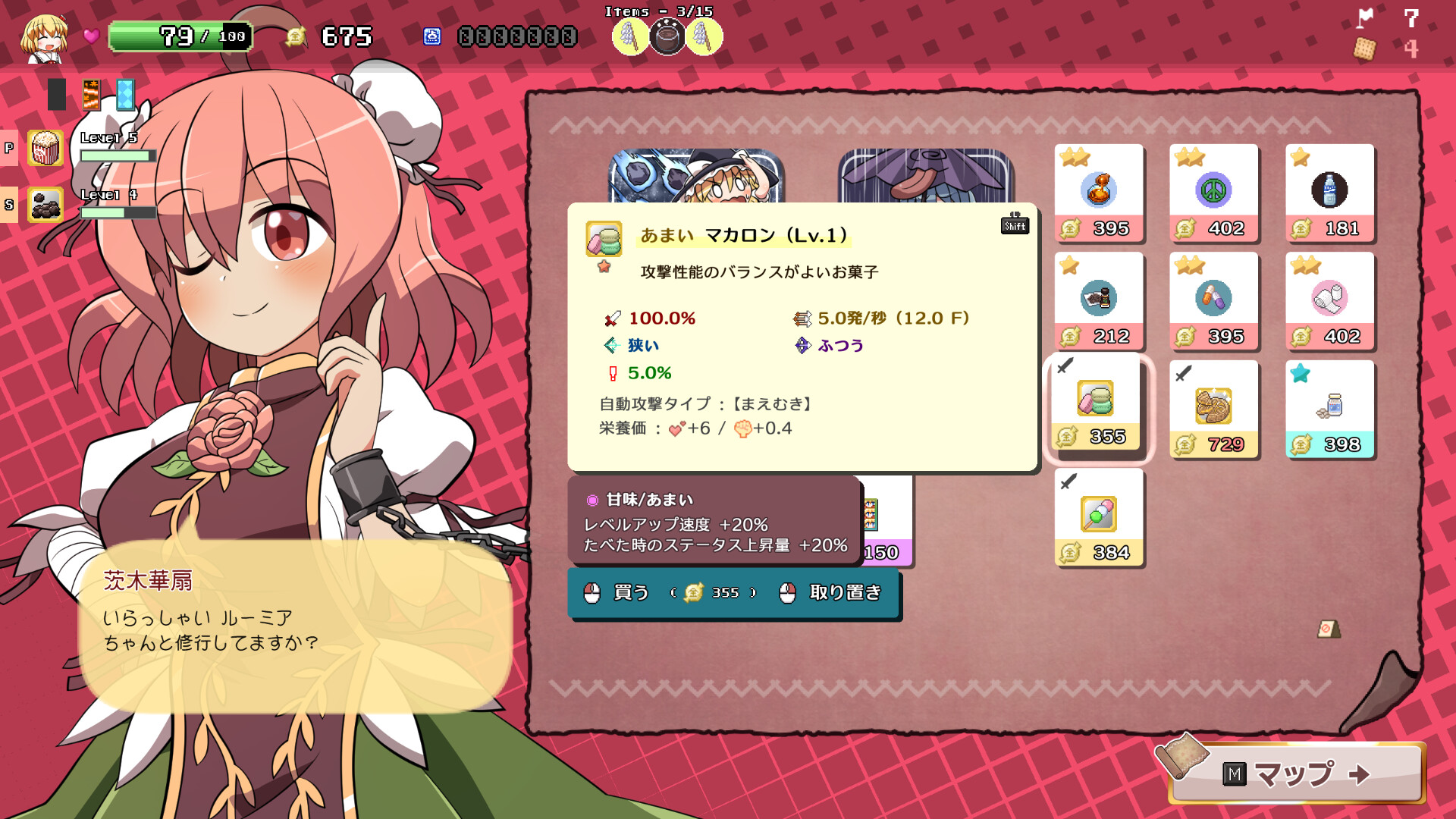Select the peanuts snack priced 729
Screen dimensions: 1456x819
[x=1214, y=409]
